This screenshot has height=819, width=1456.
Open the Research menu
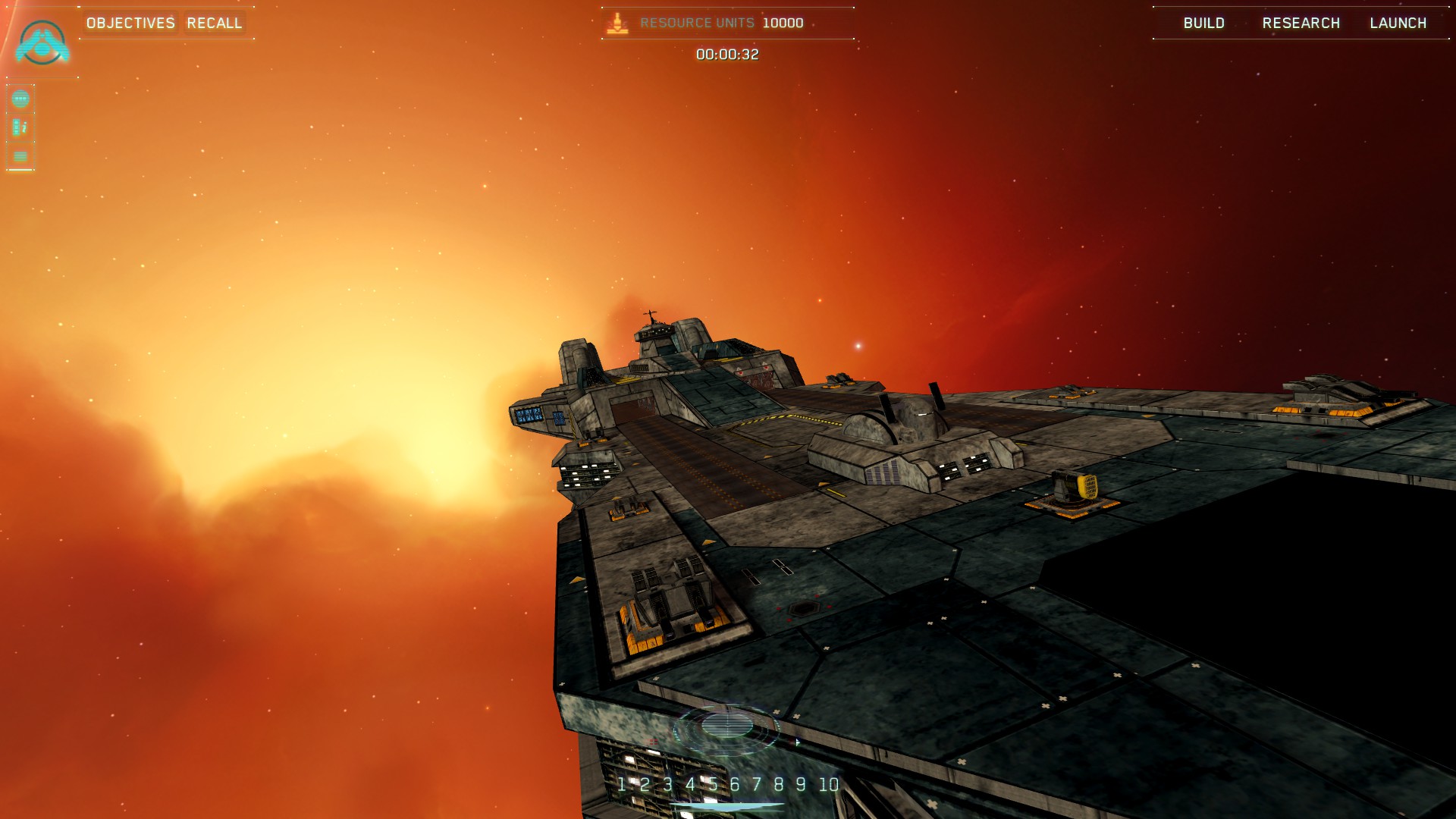[x=1301, y=23]
